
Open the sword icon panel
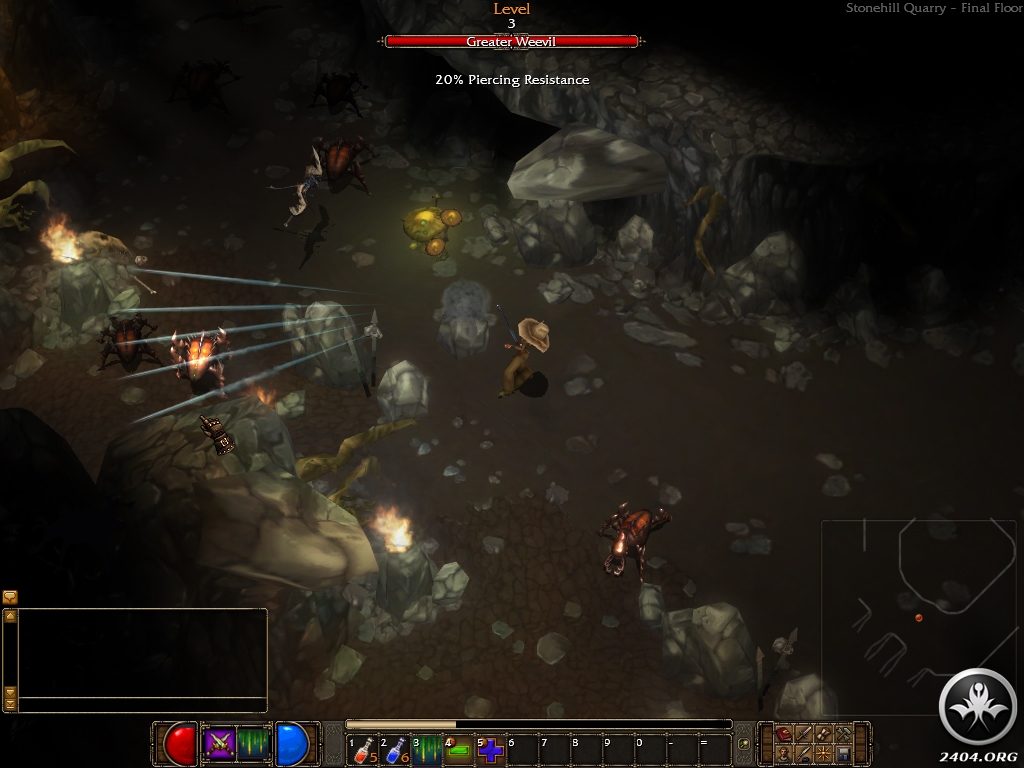(x=803, y=734)
